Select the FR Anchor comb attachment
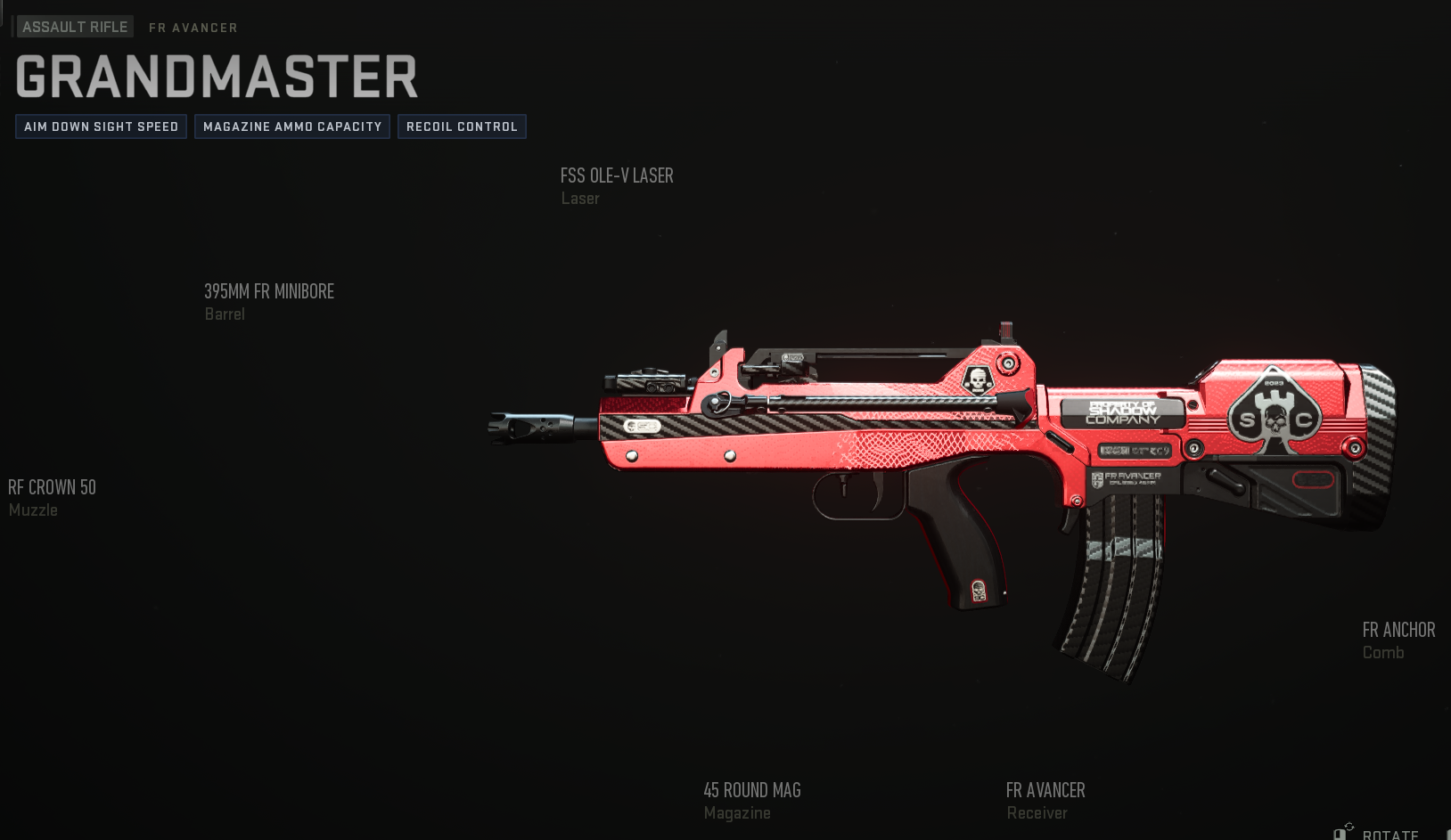Image resolution: width=1451 pixels, height=840 pixels. (x=1398, y=640)
